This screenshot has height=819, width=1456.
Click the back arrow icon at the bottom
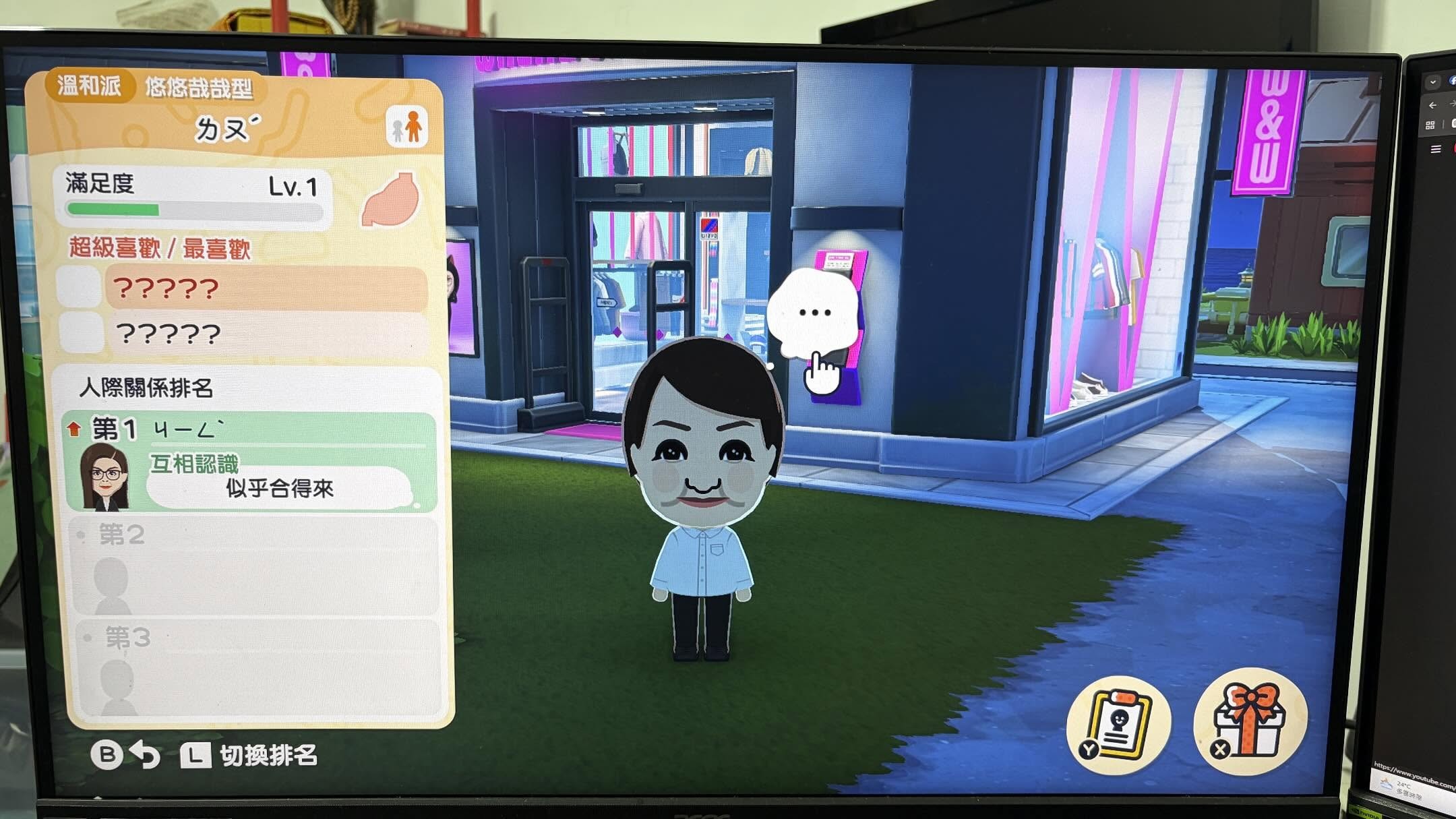(x=146, y=755)
